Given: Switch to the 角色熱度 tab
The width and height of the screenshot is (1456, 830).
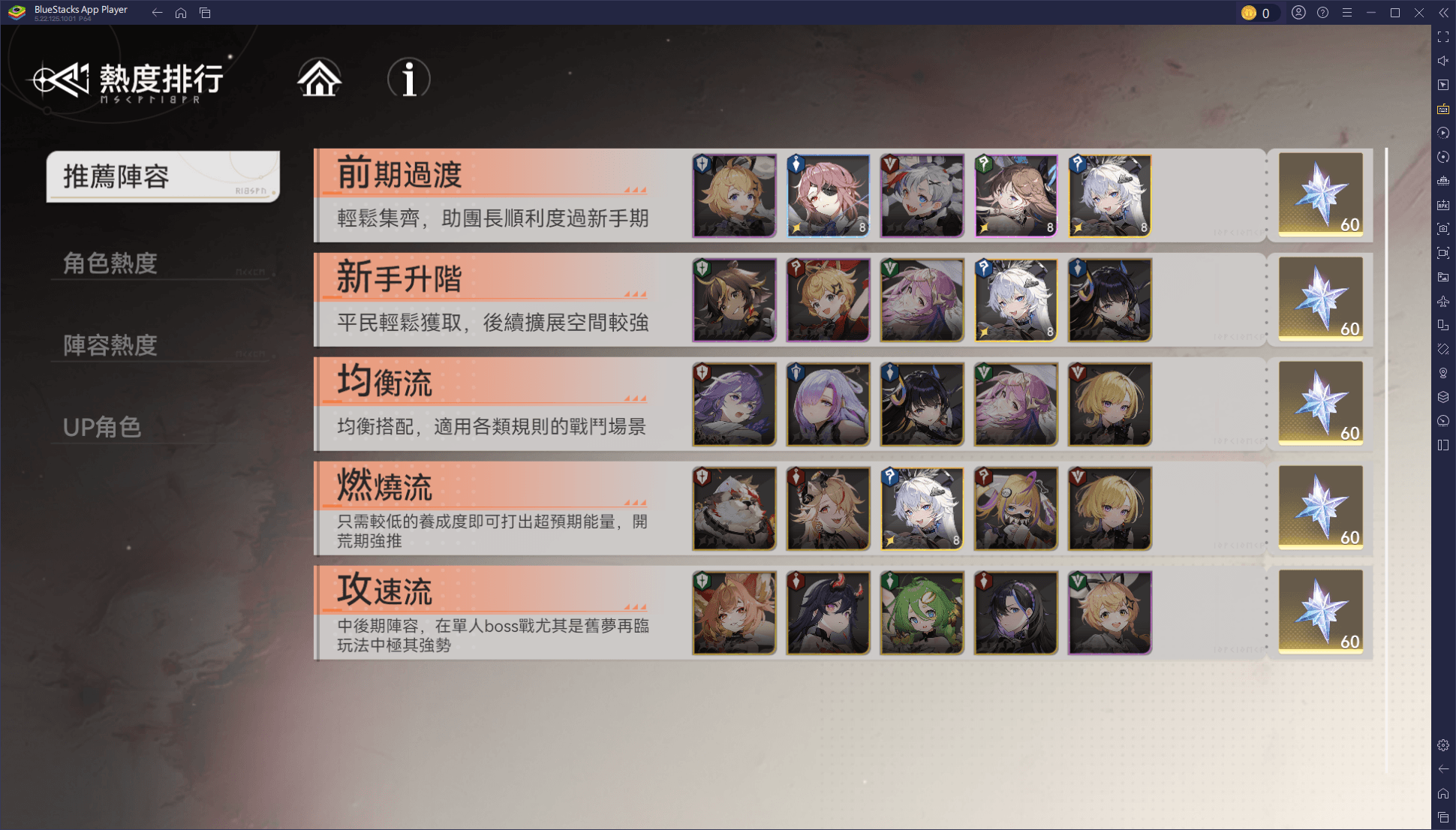Looking at the screenshot, I should click(110, 263).
